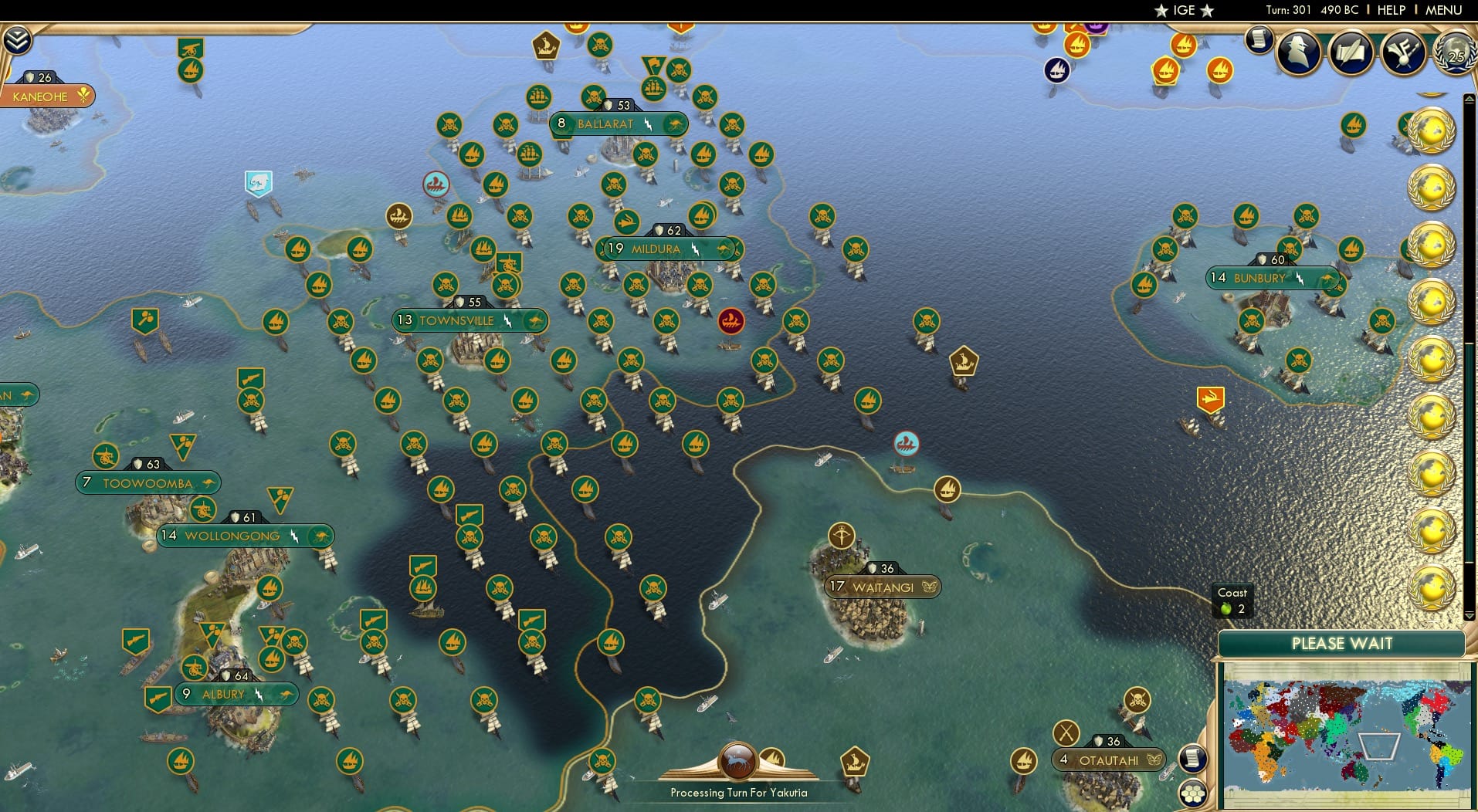Image resolution: width=1478 pixels, height=812 pixels.
Task: Click the kangaroo icon on Wollongong's banner
Action: (320, 535)
